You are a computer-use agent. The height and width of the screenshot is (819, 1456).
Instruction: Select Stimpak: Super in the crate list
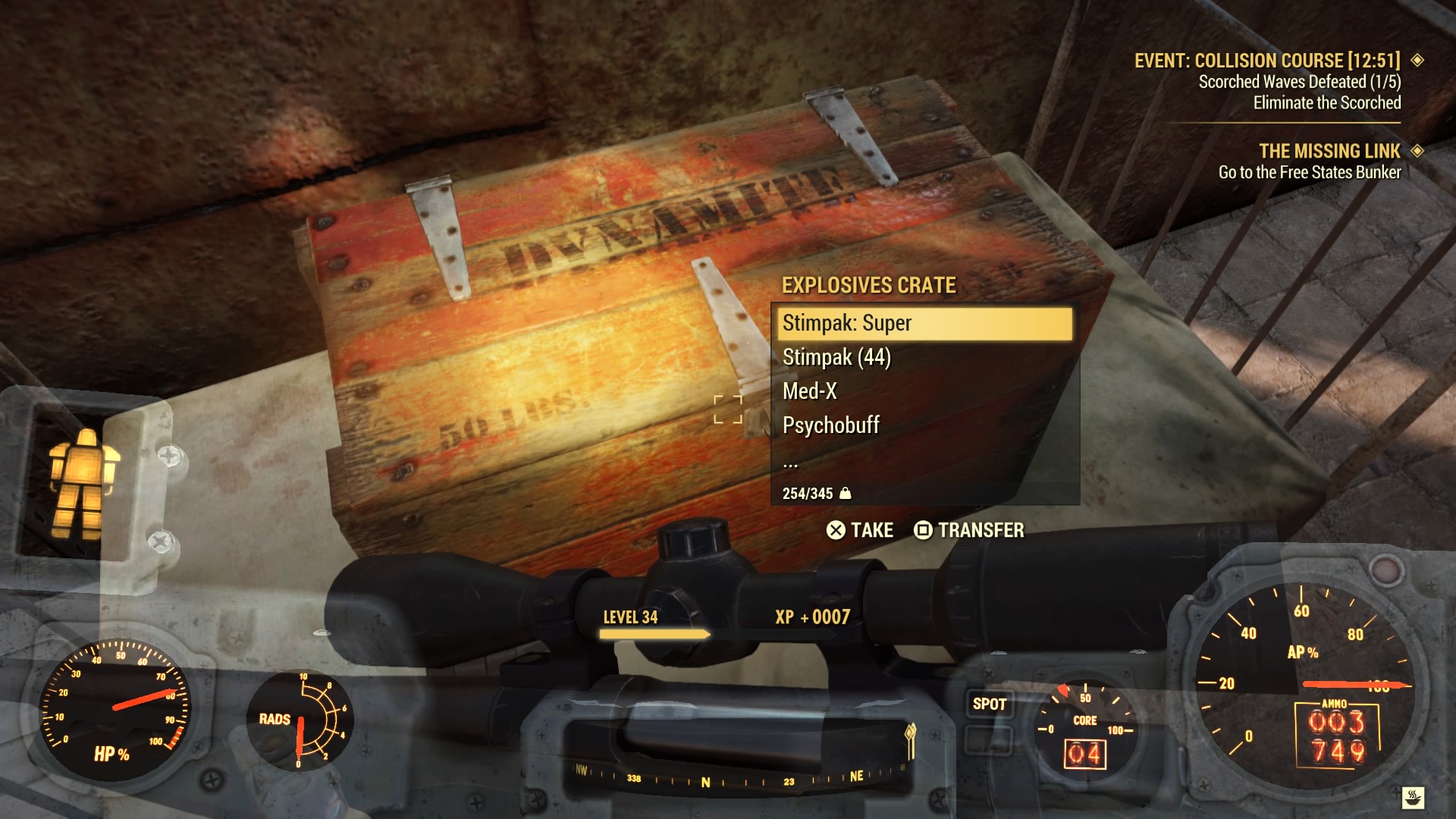(x=924, y=323)
